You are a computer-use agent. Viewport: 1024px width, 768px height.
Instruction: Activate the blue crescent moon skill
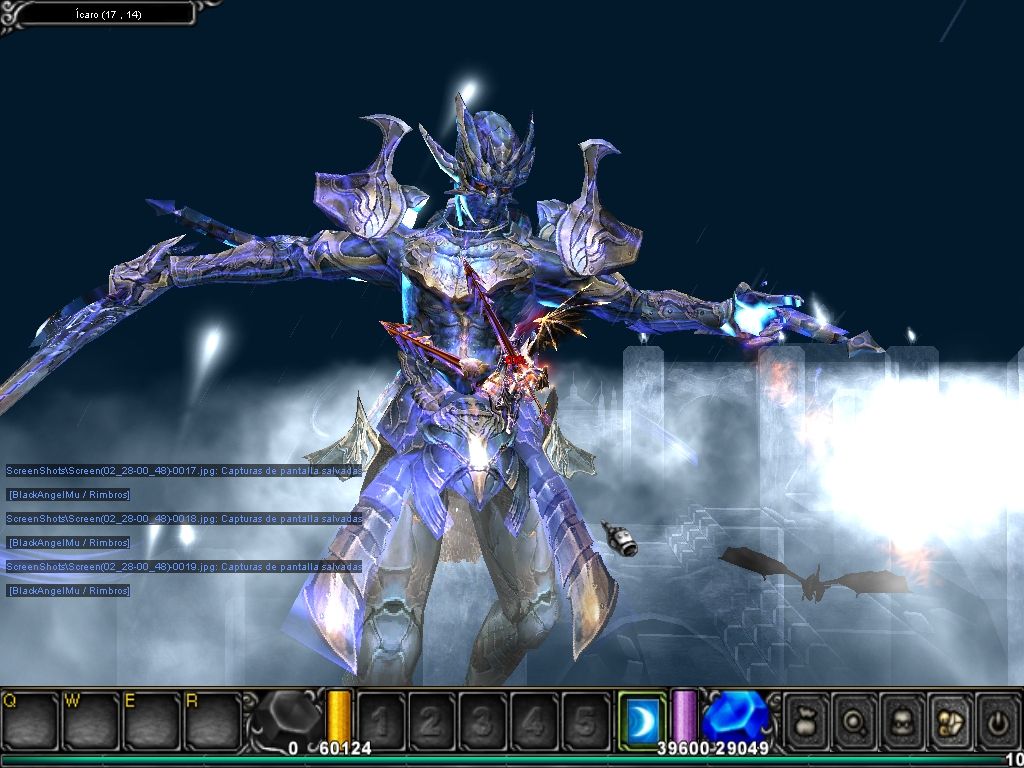pos(641,719)
